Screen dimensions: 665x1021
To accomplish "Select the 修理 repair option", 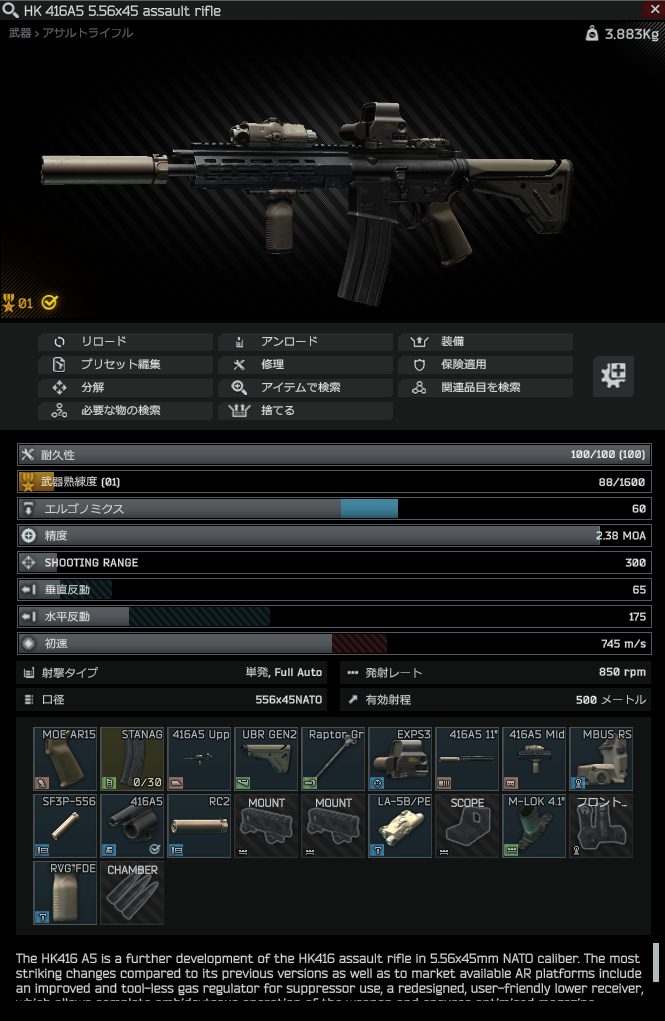I will click(305, 365).
